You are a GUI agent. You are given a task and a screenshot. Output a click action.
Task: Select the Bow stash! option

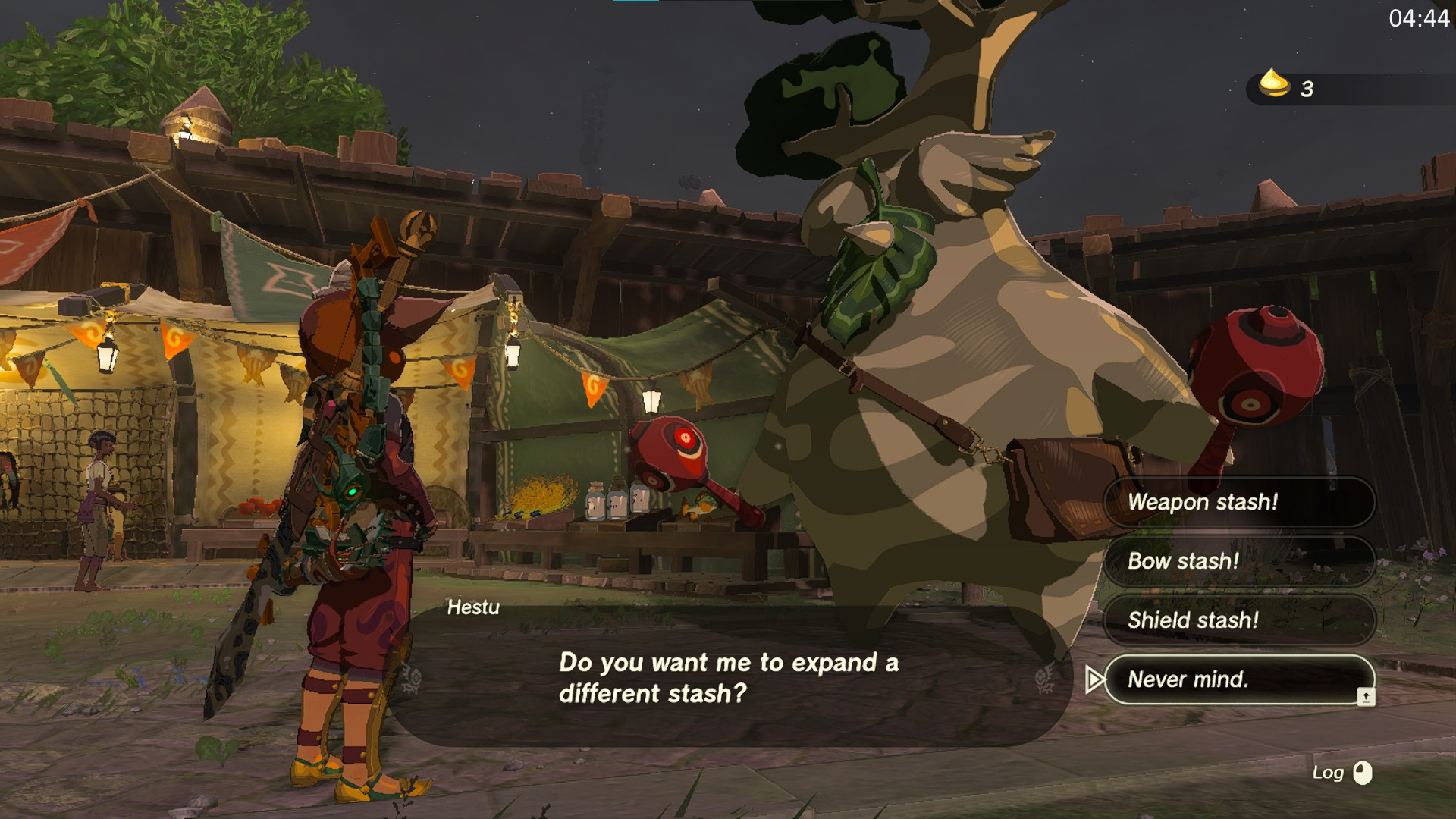pyautogui.click(x=1238, y=561)
